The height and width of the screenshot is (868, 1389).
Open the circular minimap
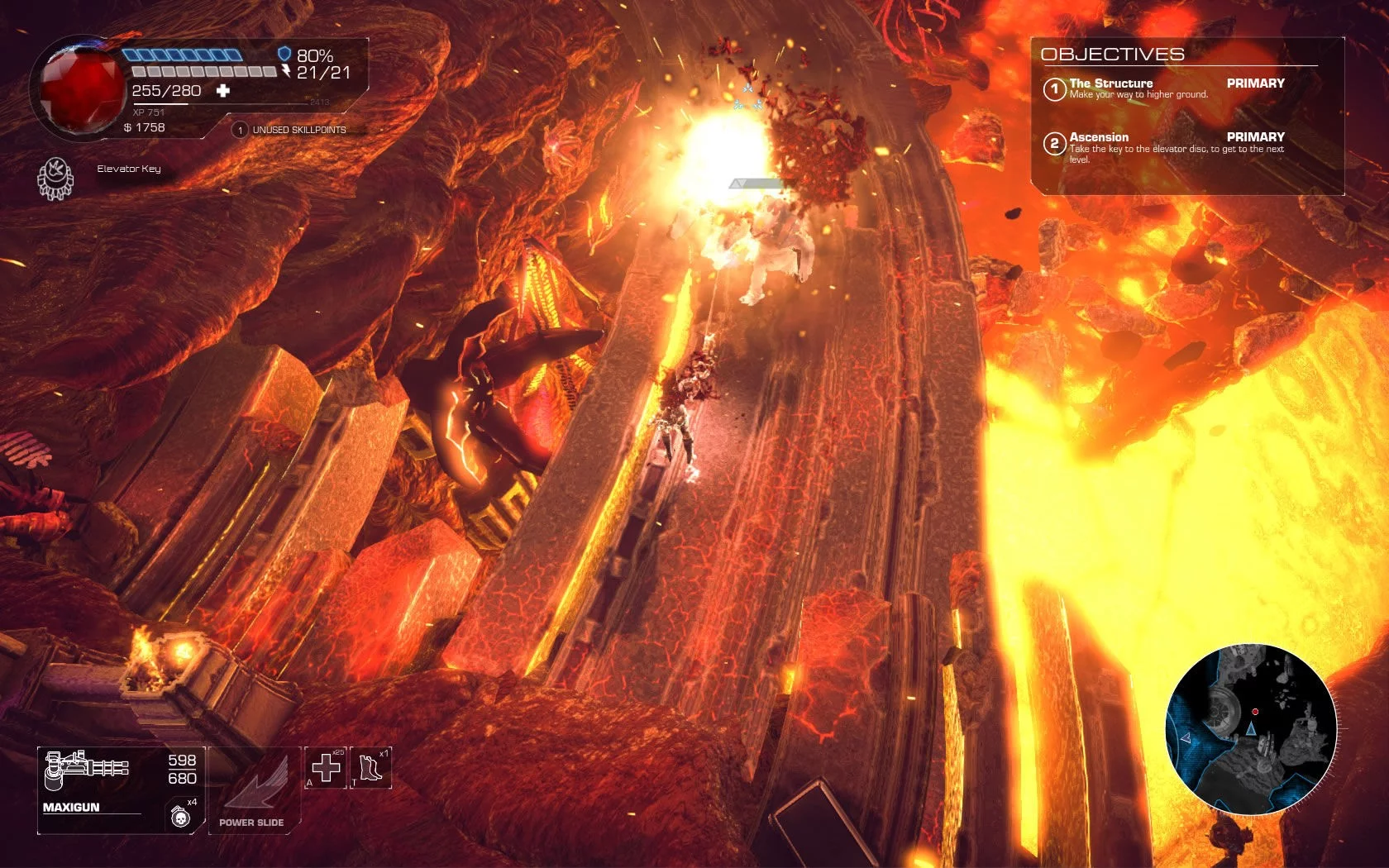click(1251, 729)
